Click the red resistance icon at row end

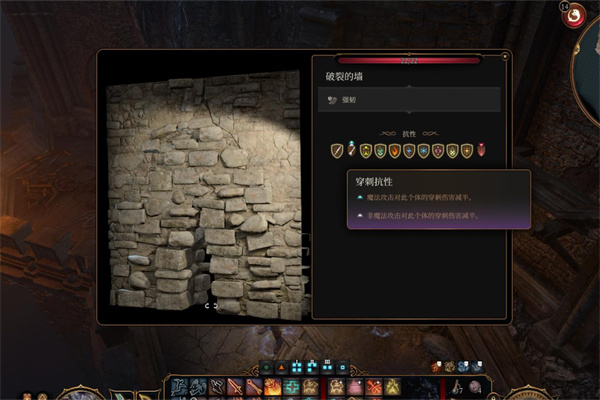tap(482, 151)
